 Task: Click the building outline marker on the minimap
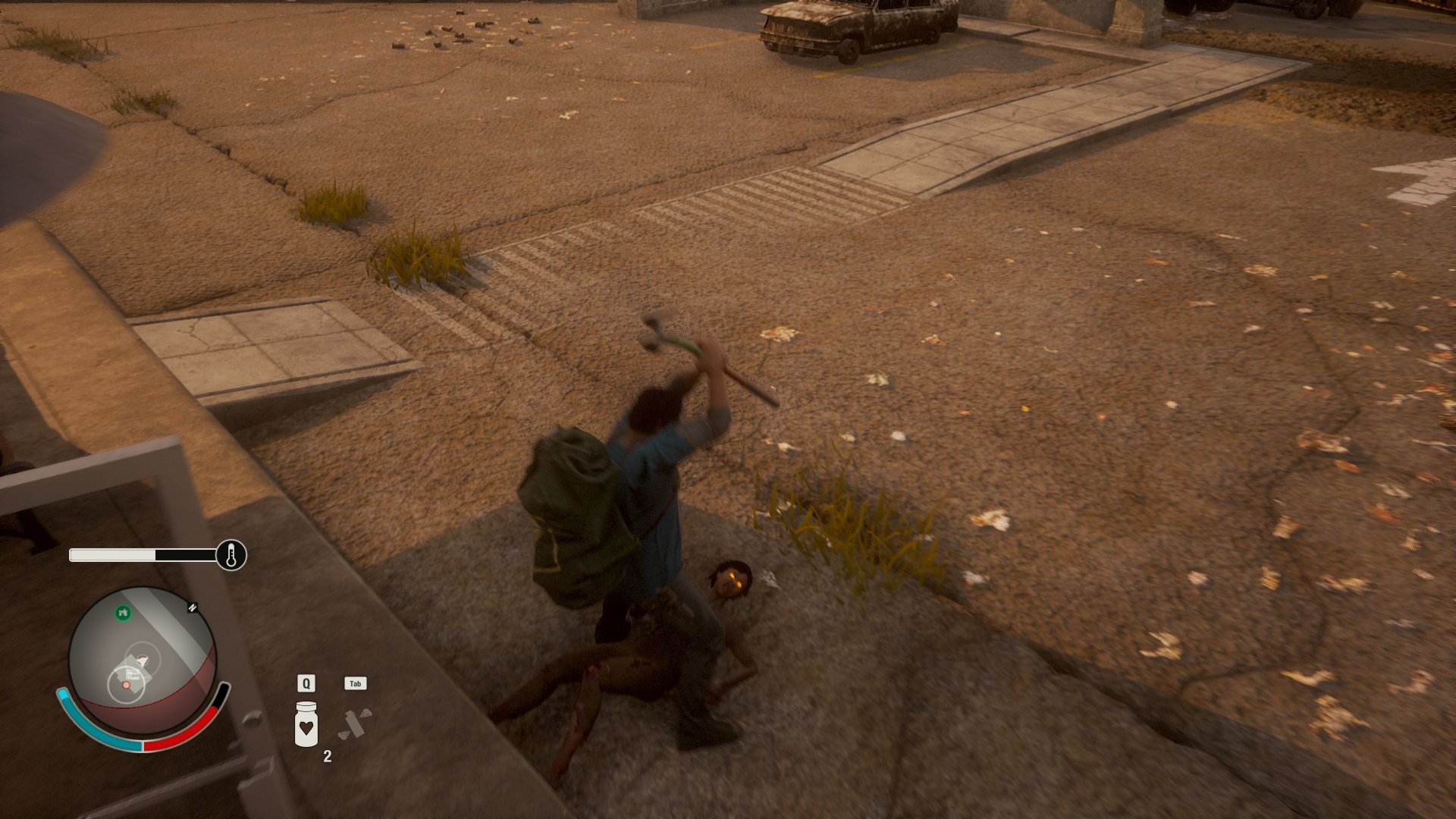133,675
